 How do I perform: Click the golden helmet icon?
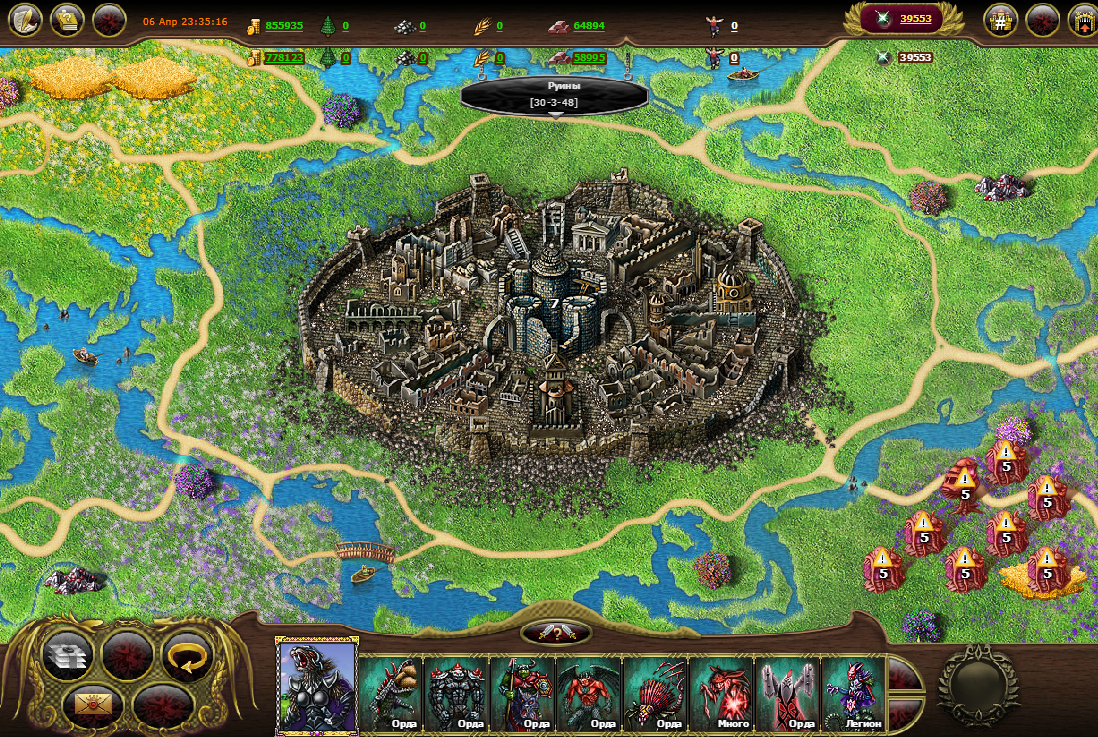[x=67, y=20]
